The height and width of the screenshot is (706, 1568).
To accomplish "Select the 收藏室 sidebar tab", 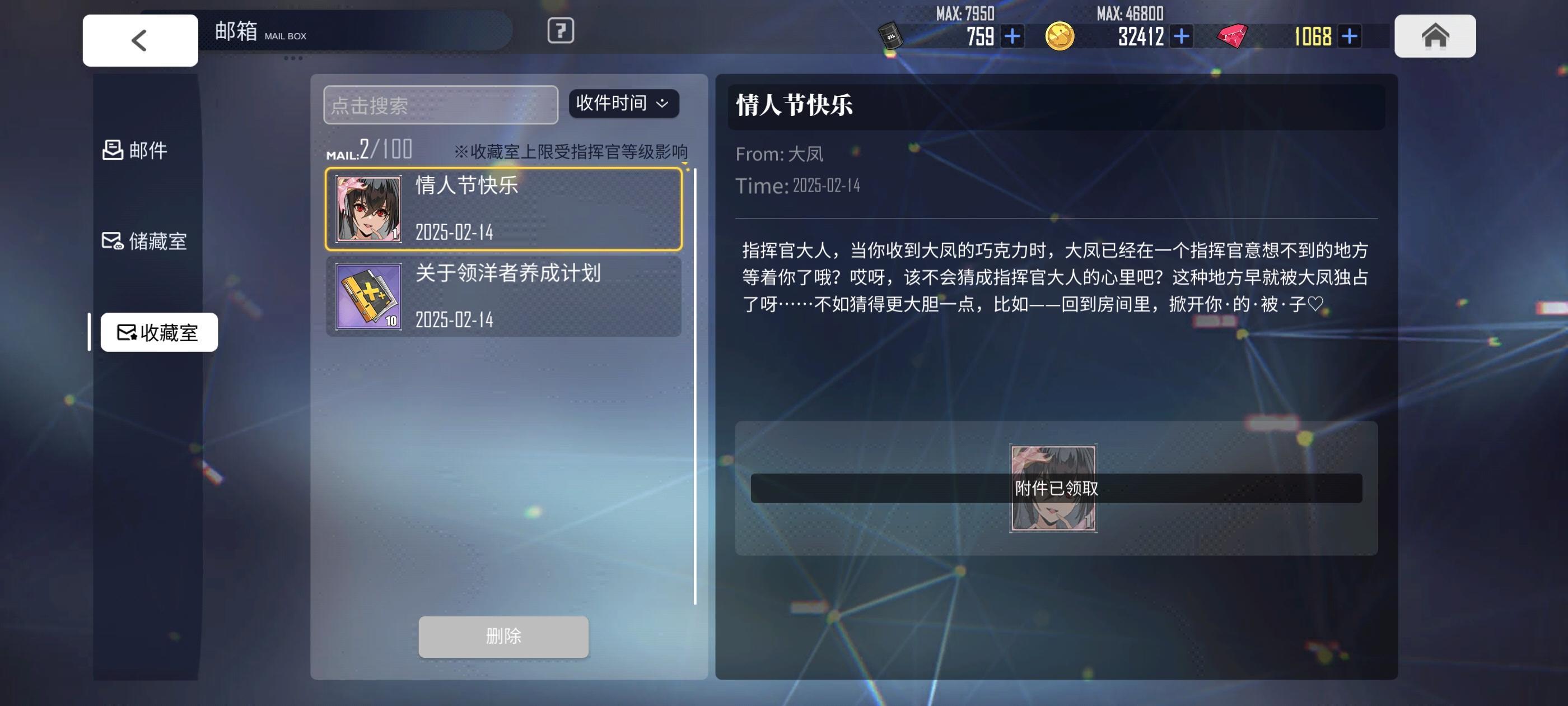I will pyautogui.click(x=158, y=332).
